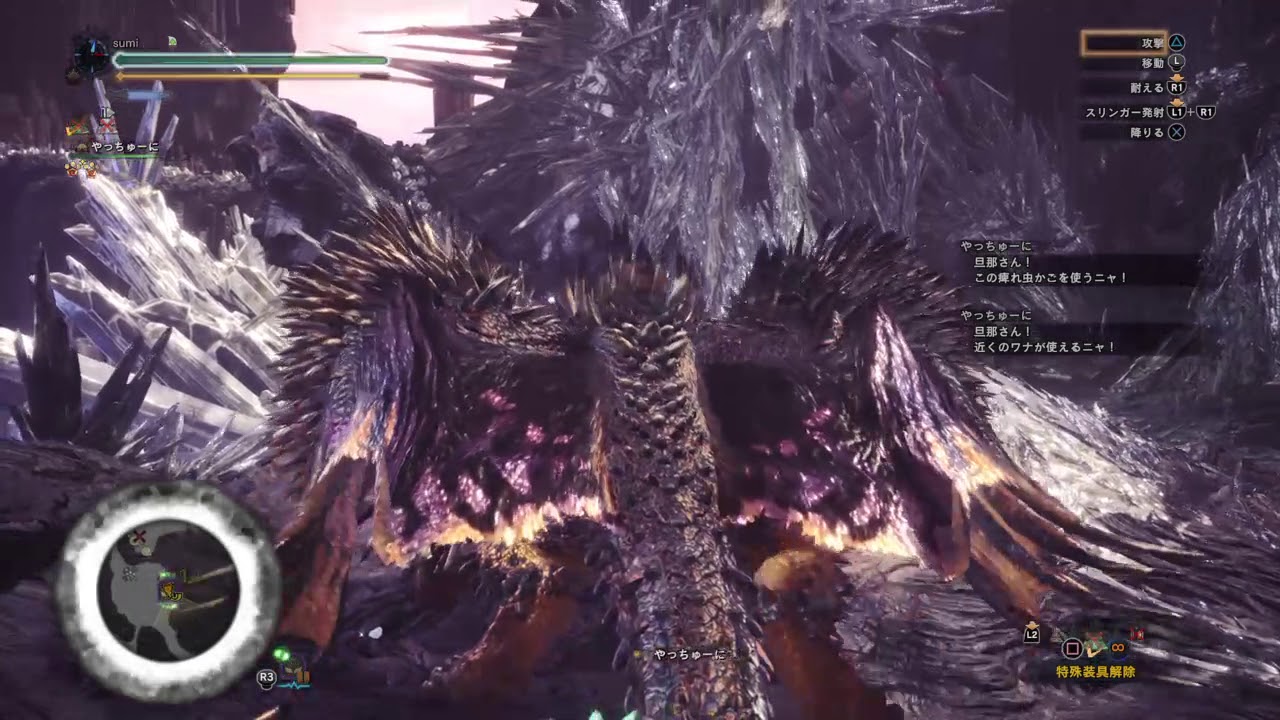Click the infinity ammo indicator
This screenshot has width=1280, height=720.
(x=1118, y=646)
